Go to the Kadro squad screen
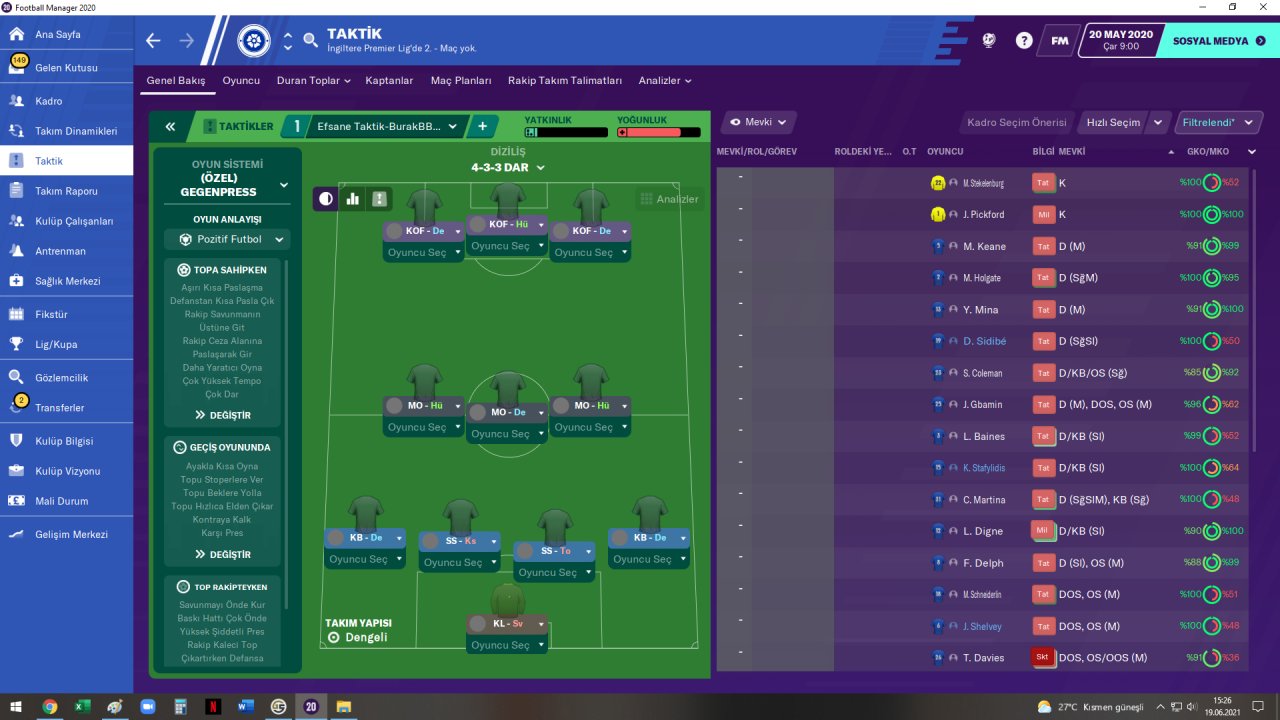Viewport: 1280px width, 720px height. pyautogui.click(x=49, y=101)
